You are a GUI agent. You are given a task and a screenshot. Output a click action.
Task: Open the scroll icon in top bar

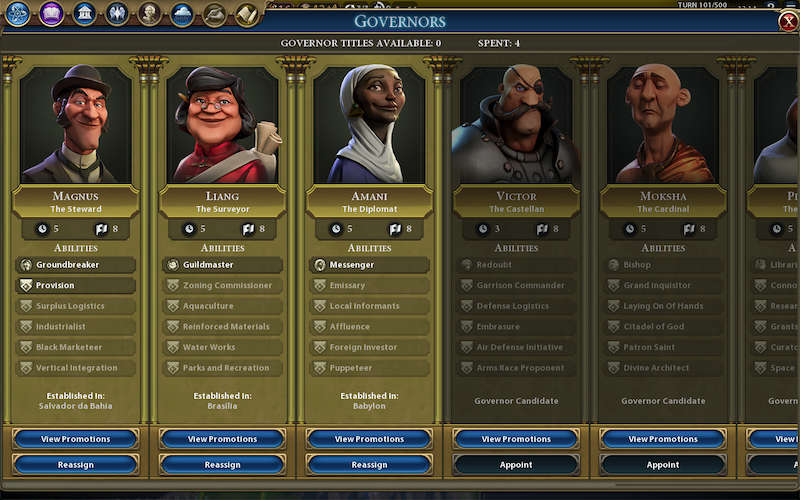(247, 13)
